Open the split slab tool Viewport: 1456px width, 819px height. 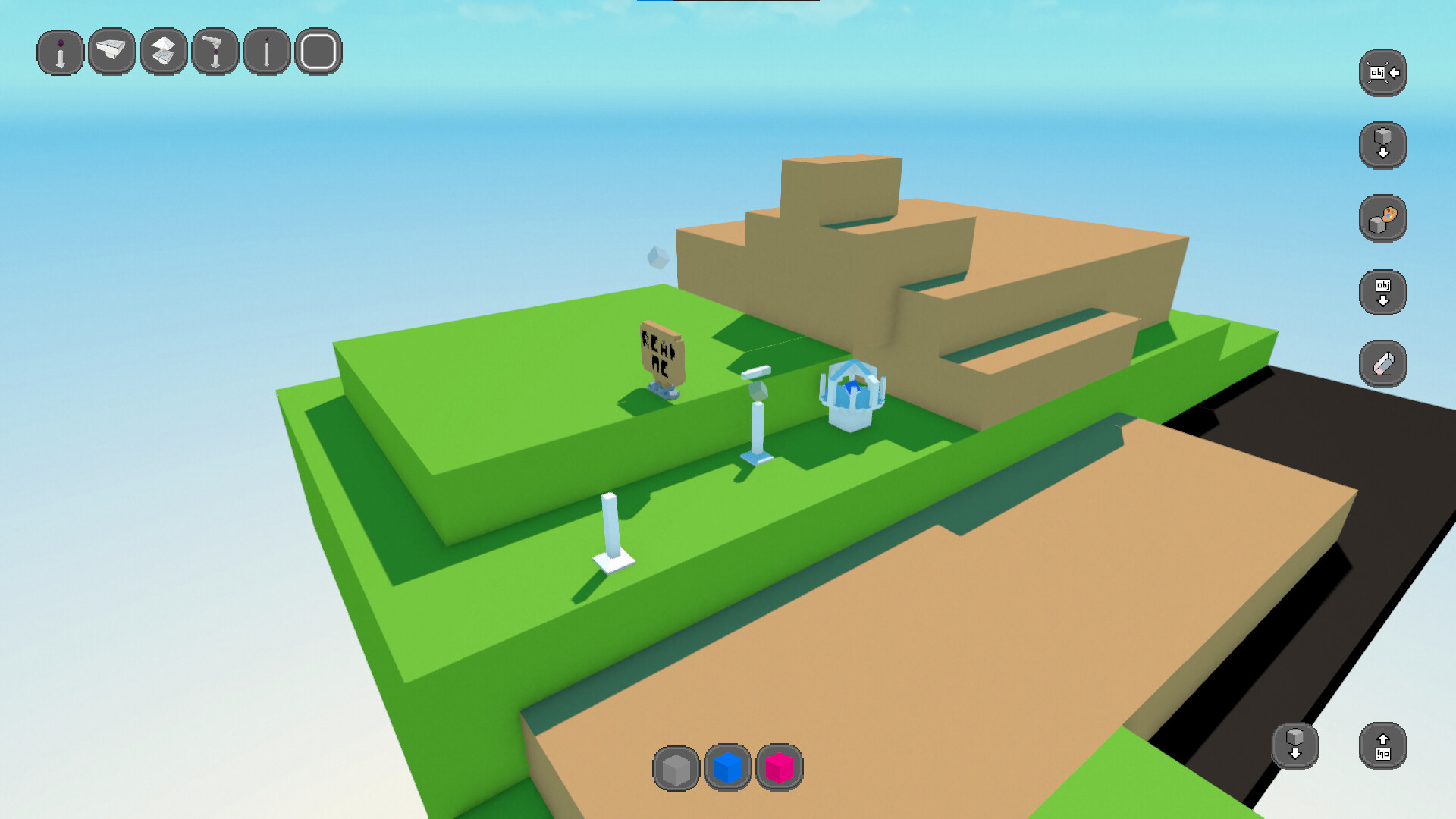[x=163, y=51]
